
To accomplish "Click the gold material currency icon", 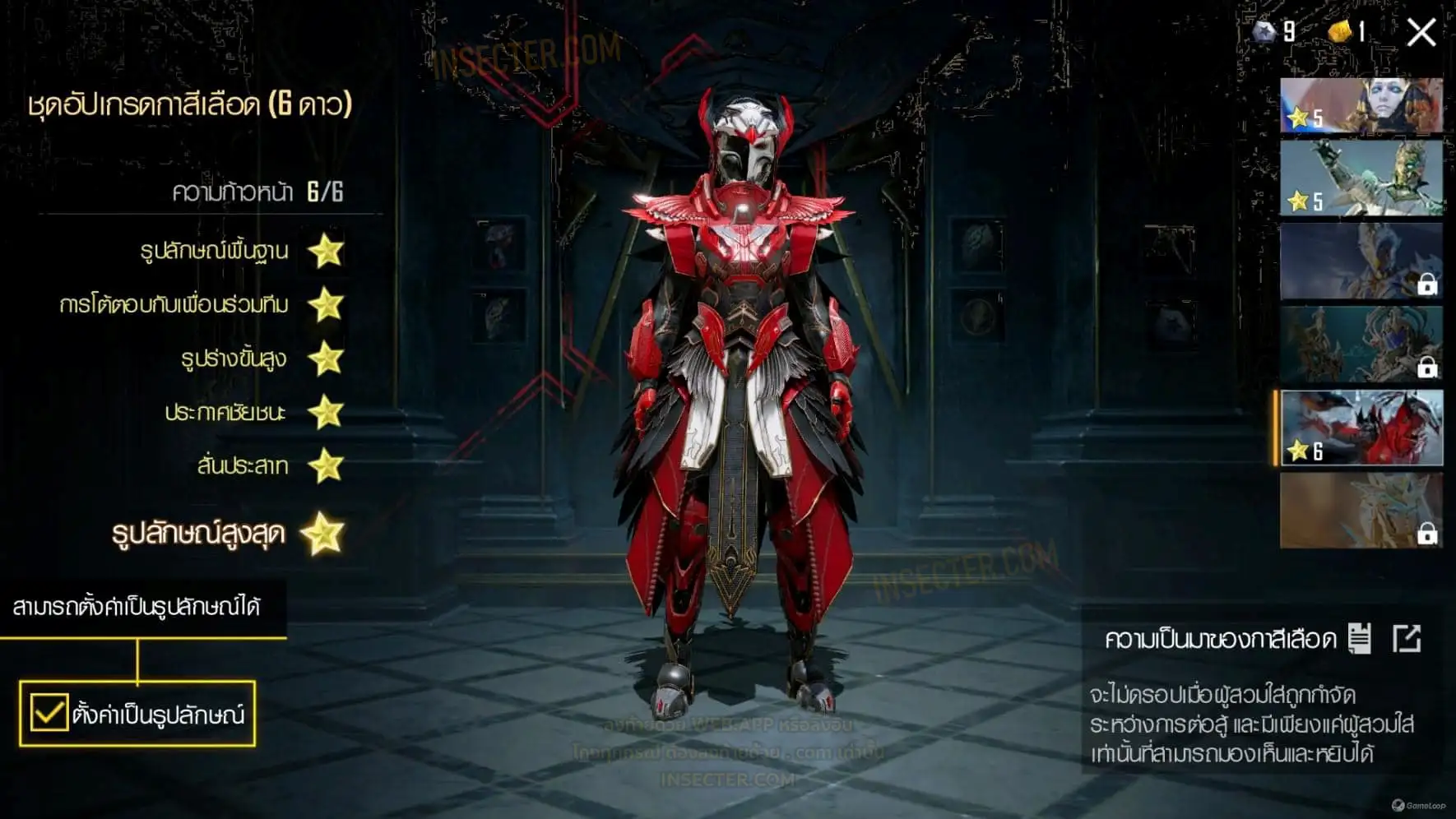I will [x=1340, y=32].
